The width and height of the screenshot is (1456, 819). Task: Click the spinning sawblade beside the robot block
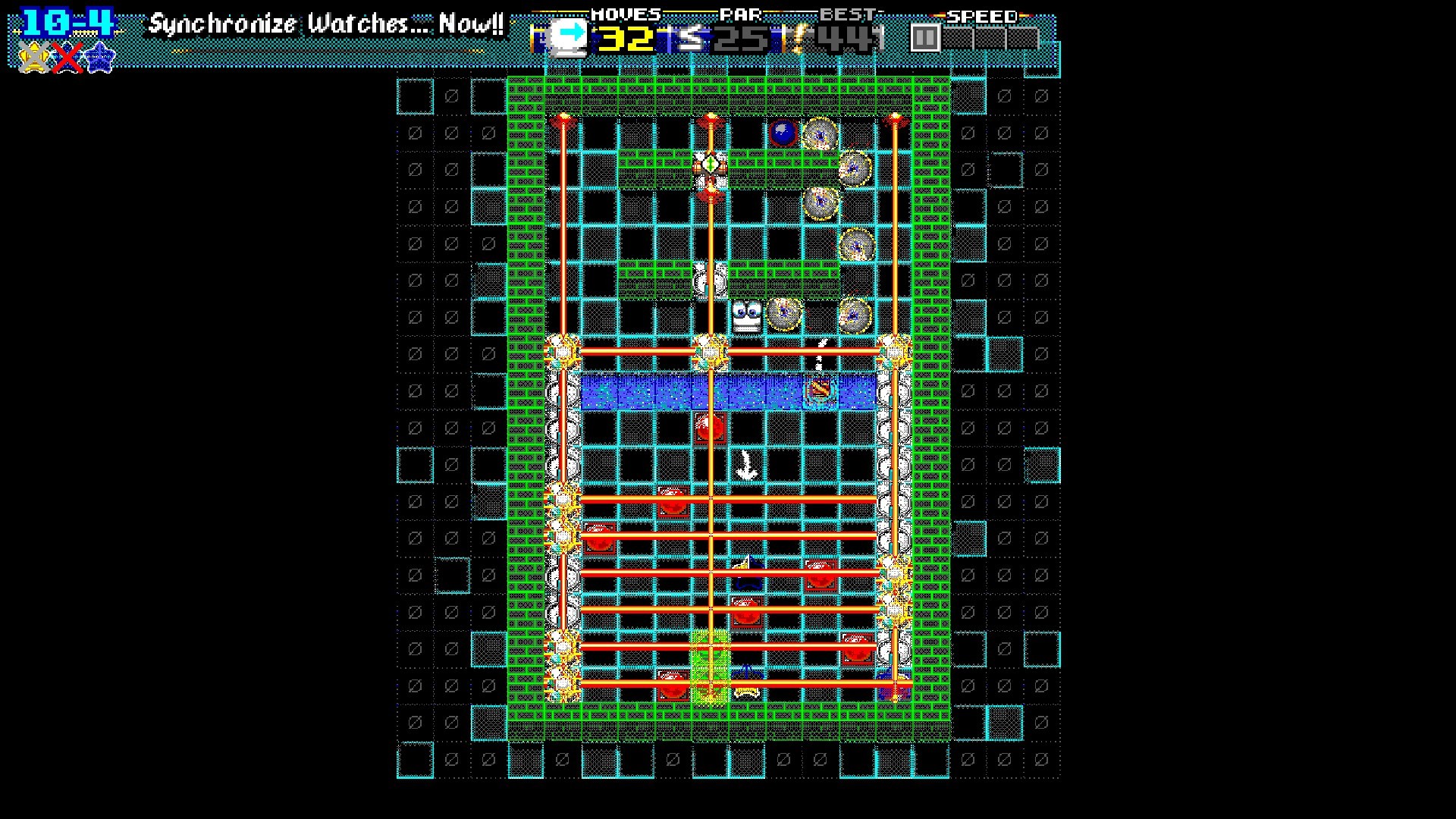pos(784,314)
